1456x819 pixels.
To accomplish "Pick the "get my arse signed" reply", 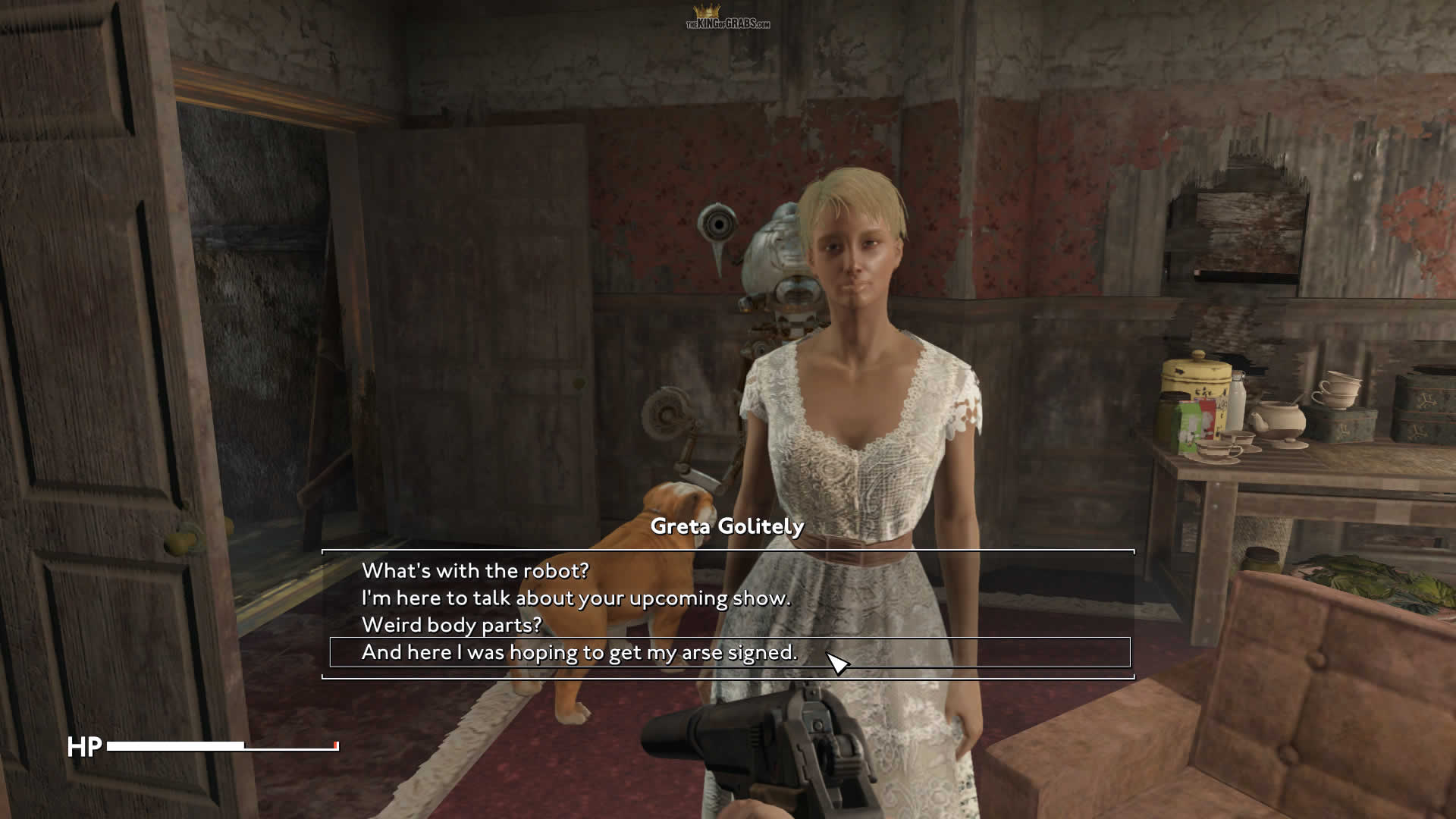I will coord(579,652).
